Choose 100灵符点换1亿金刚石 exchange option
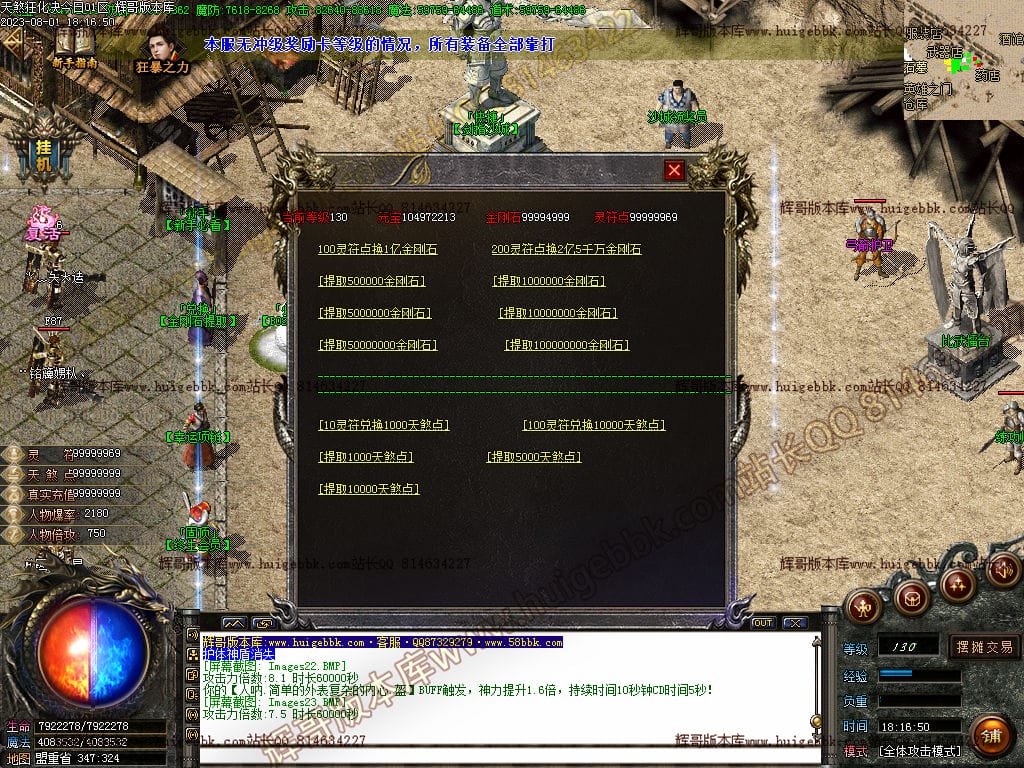The width and height of the screenshot is (1024, 768). 377,249
